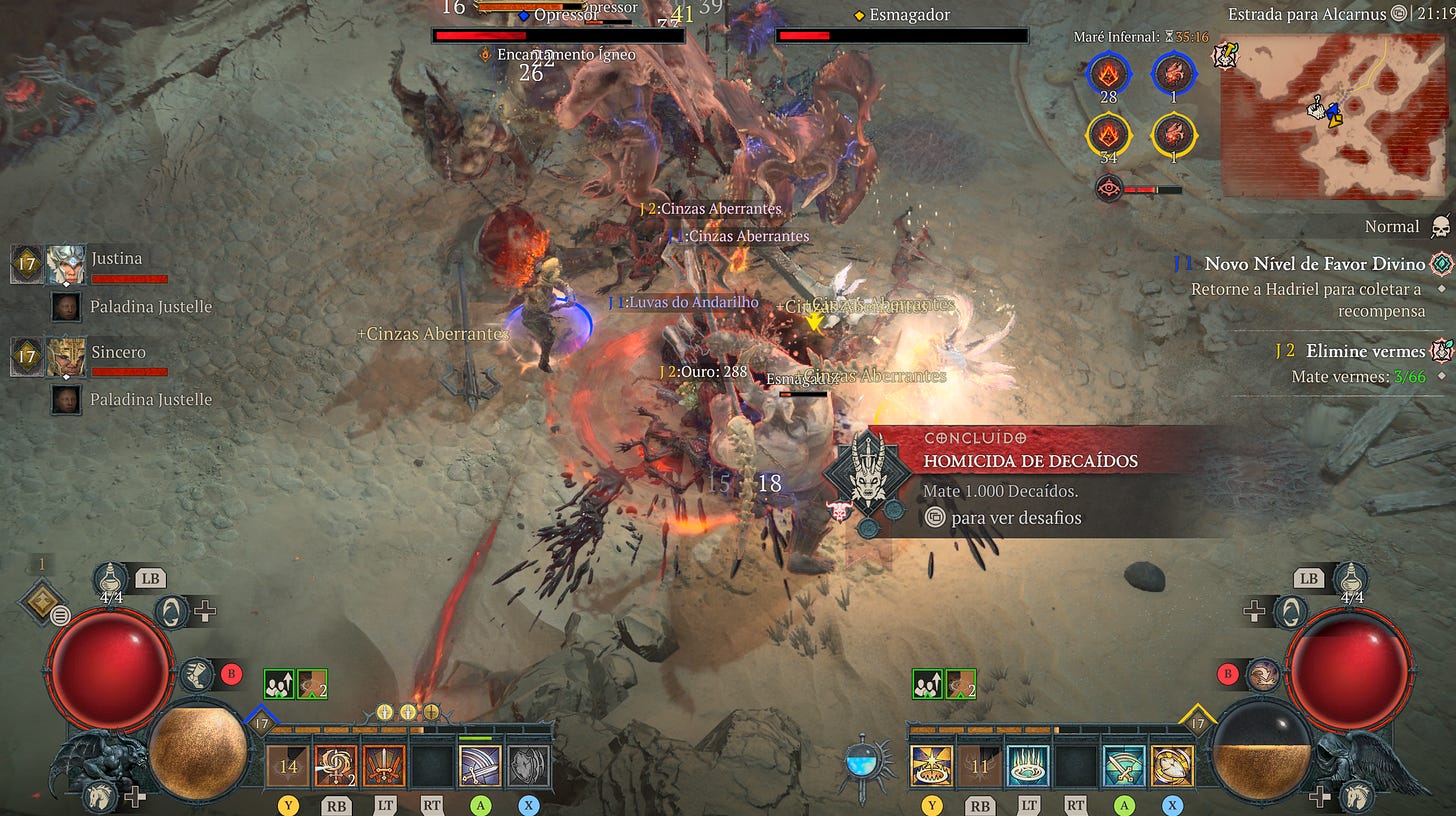Activate player one's purple sword slash skill
The width and height of the screenshot is (1456, 816).
480,766
